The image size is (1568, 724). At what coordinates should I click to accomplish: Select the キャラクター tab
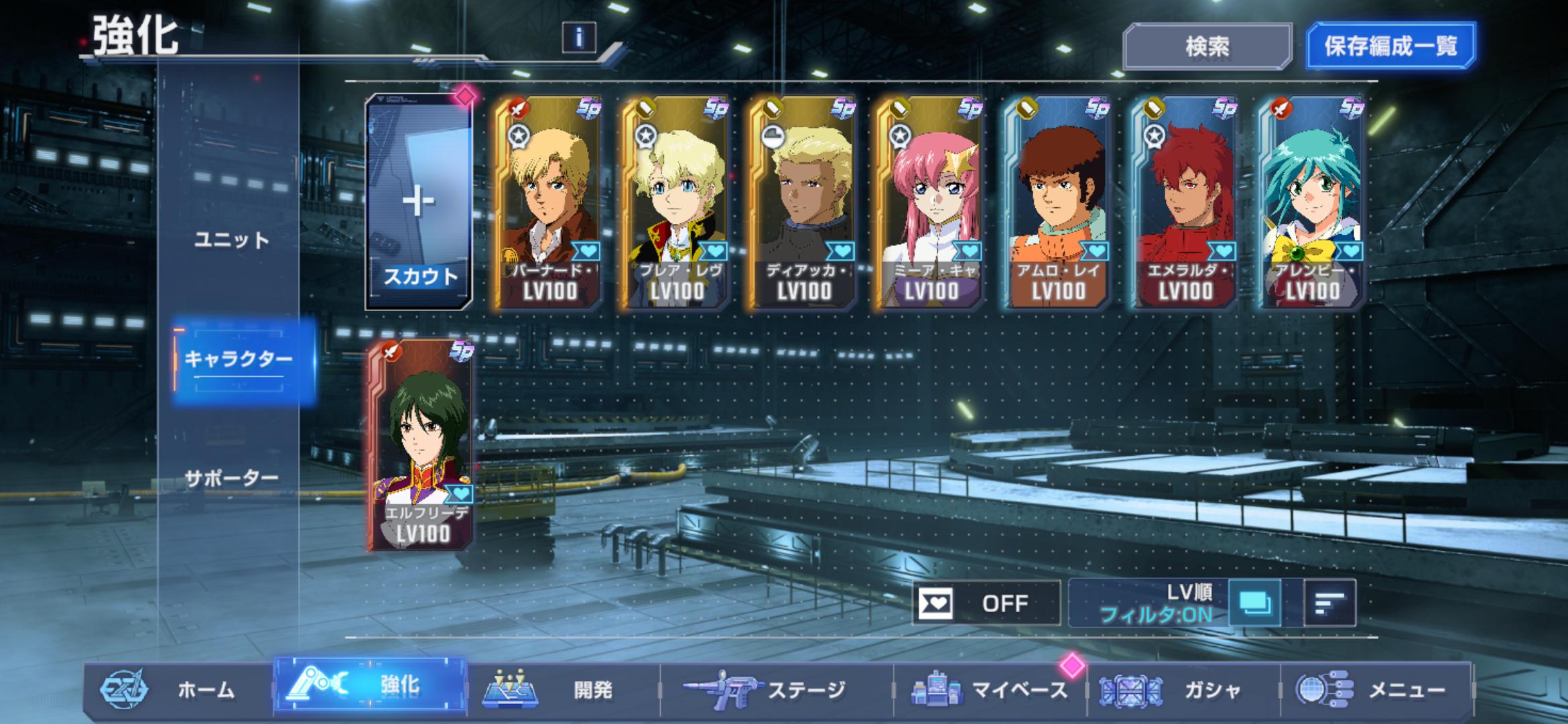(239, 360)
